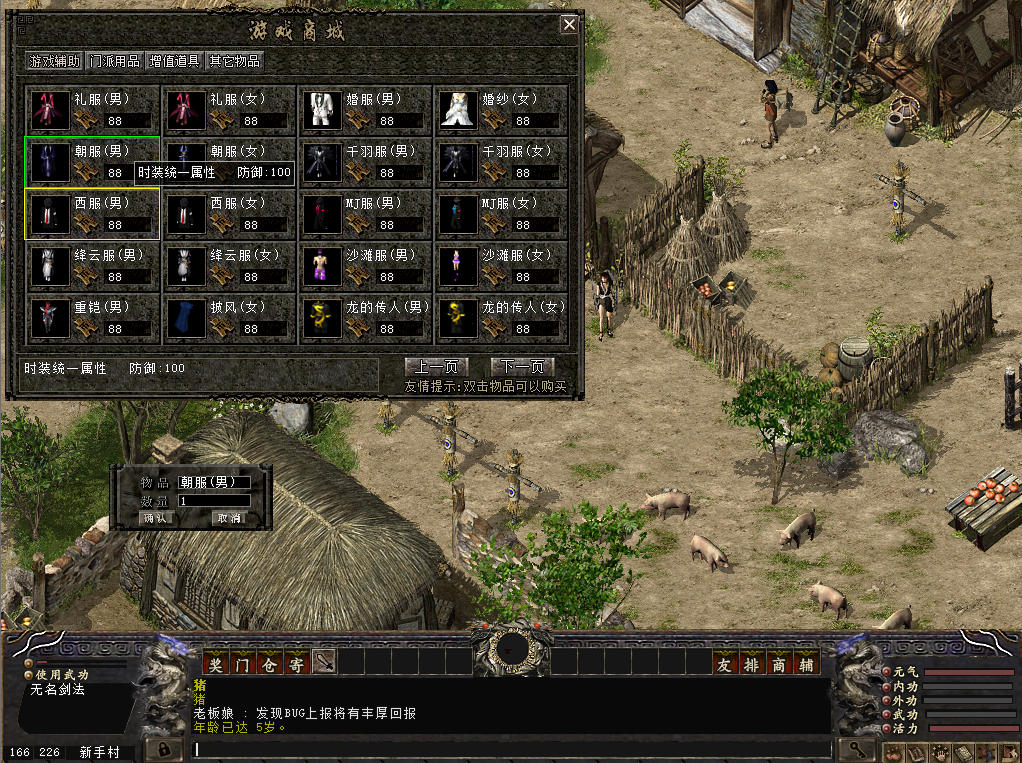
Task: Click the 数量 quantity input field
Action: point(213,501)
